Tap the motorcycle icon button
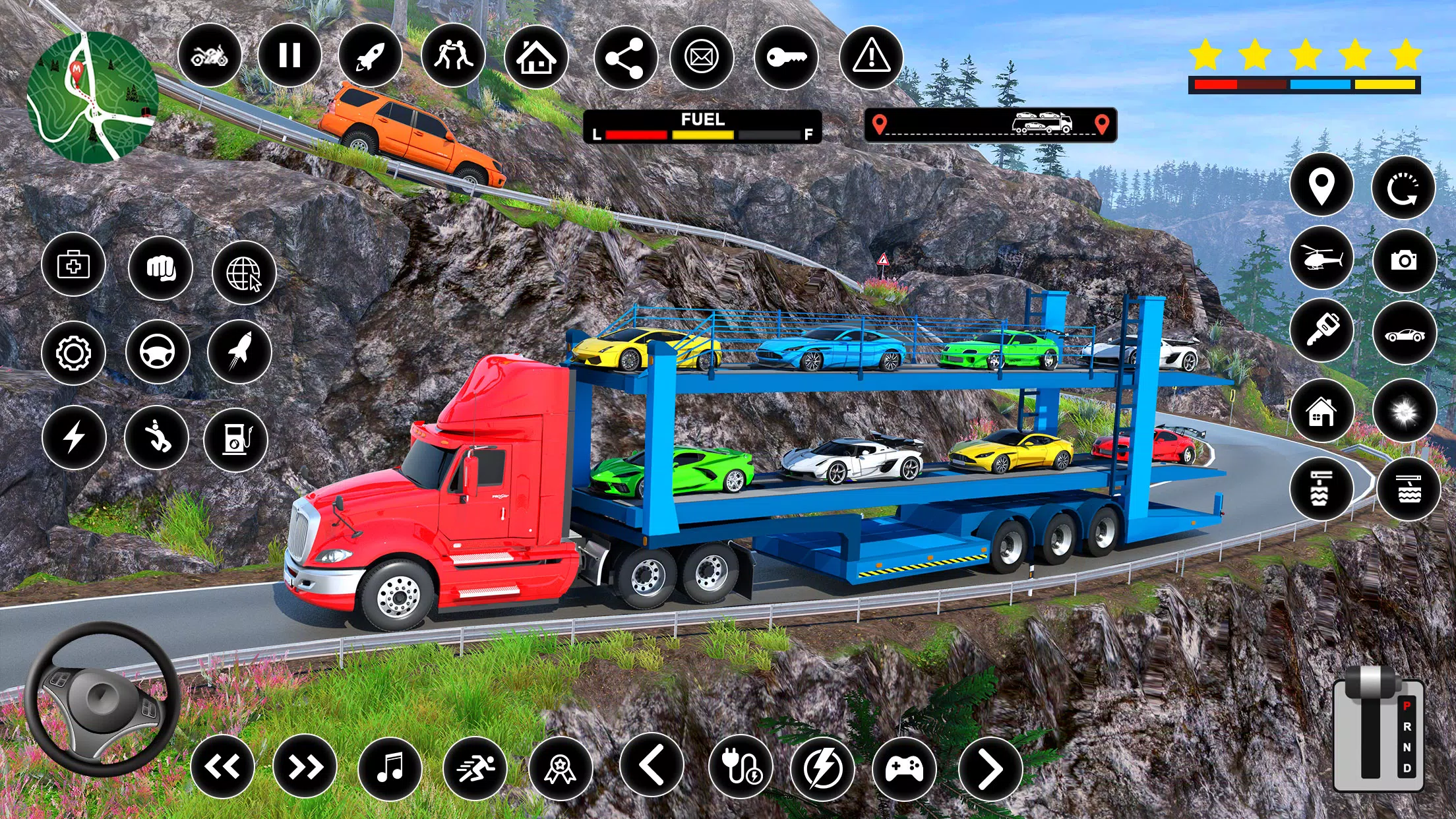Image resolution: width=1456 pixels, height=819 pixels. click(x=210, y=55)
